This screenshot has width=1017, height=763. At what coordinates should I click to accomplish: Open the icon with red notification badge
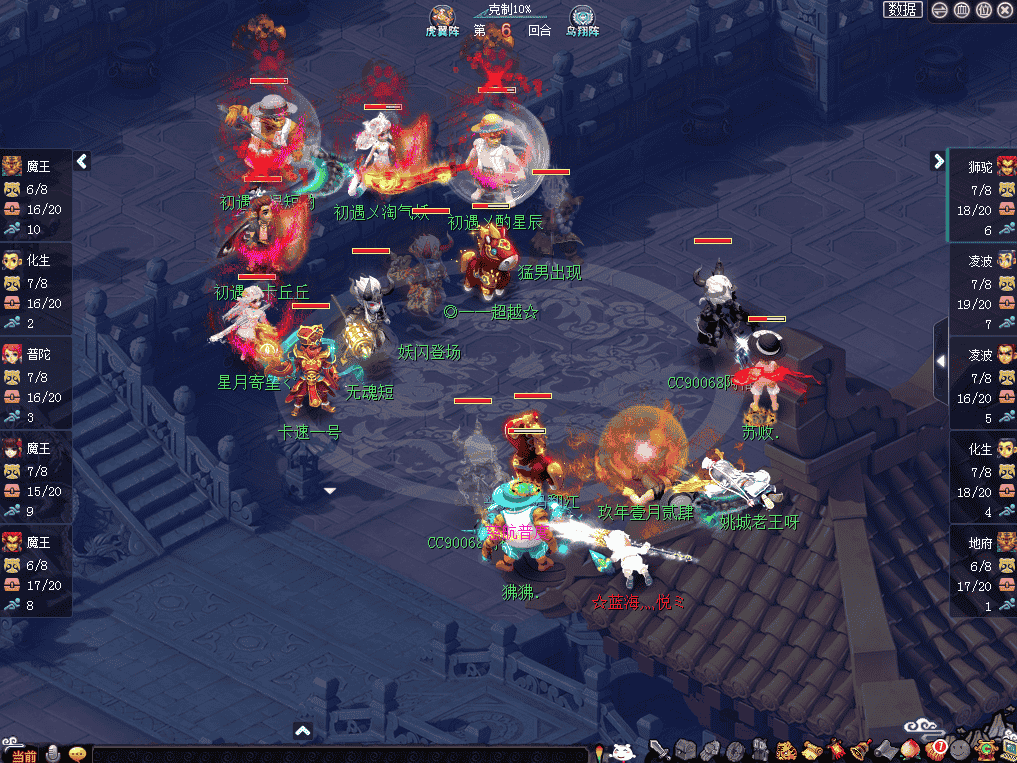[x=935, y=749]
